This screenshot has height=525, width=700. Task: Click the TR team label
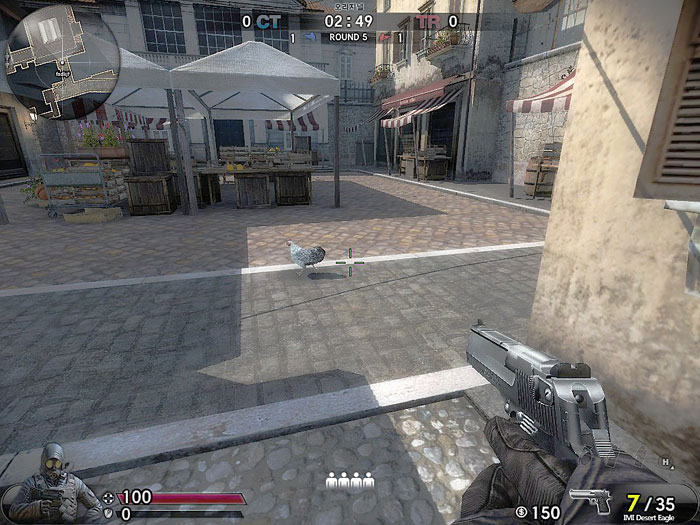[428, 20]
